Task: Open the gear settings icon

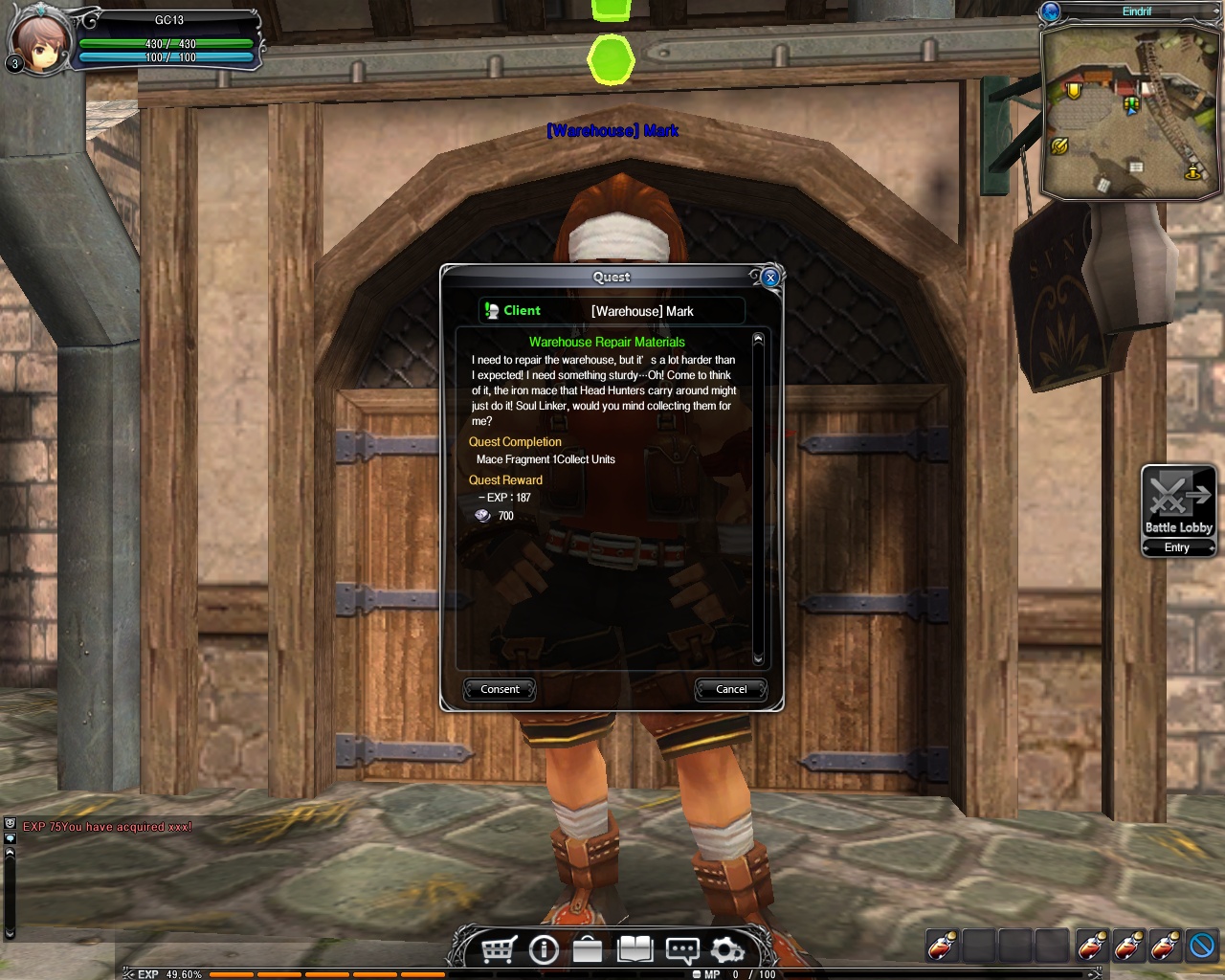Action: pos(727,949)
